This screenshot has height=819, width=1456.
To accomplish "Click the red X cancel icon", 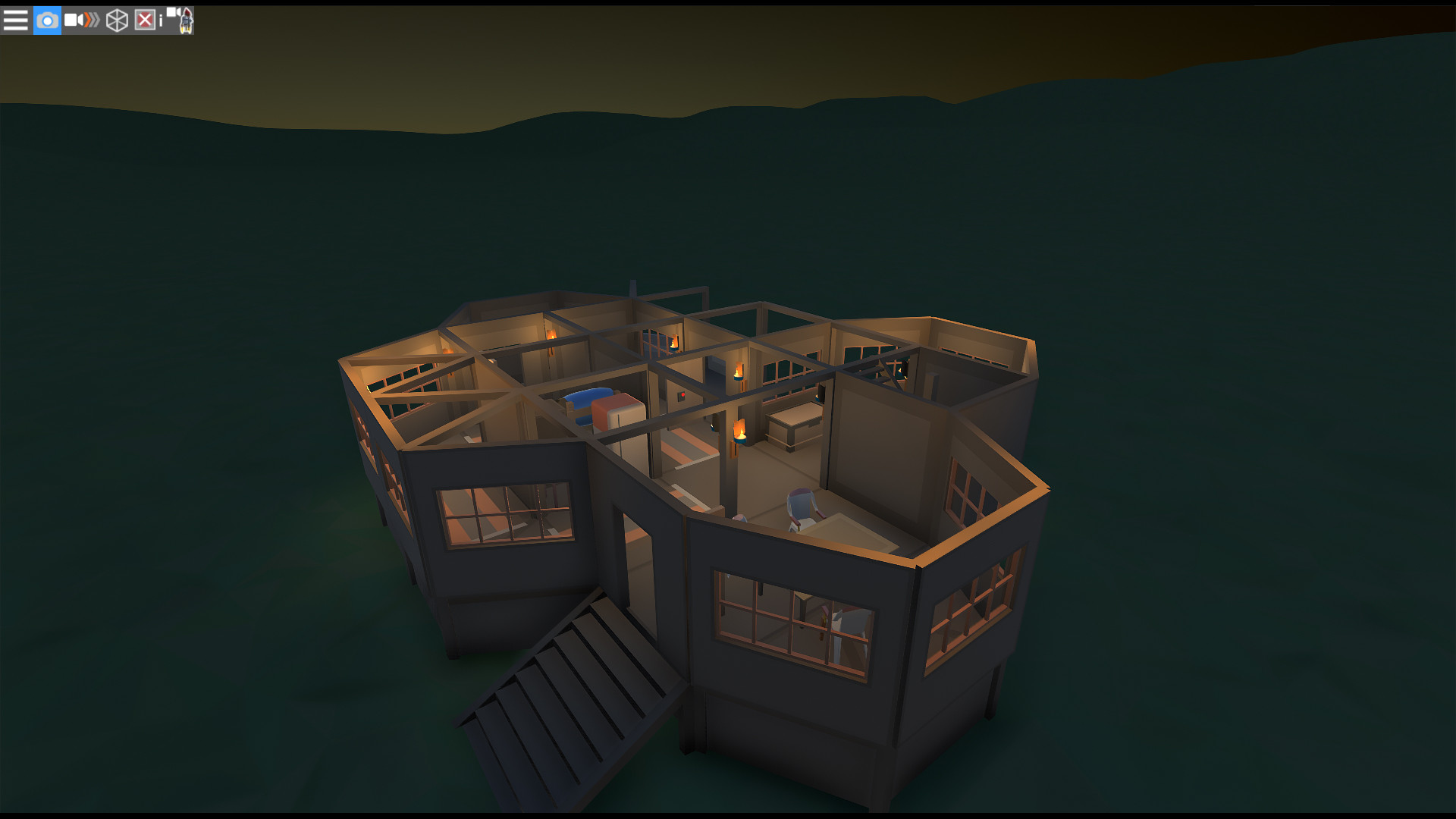I will pyautogui.click(x=145, y=20).
